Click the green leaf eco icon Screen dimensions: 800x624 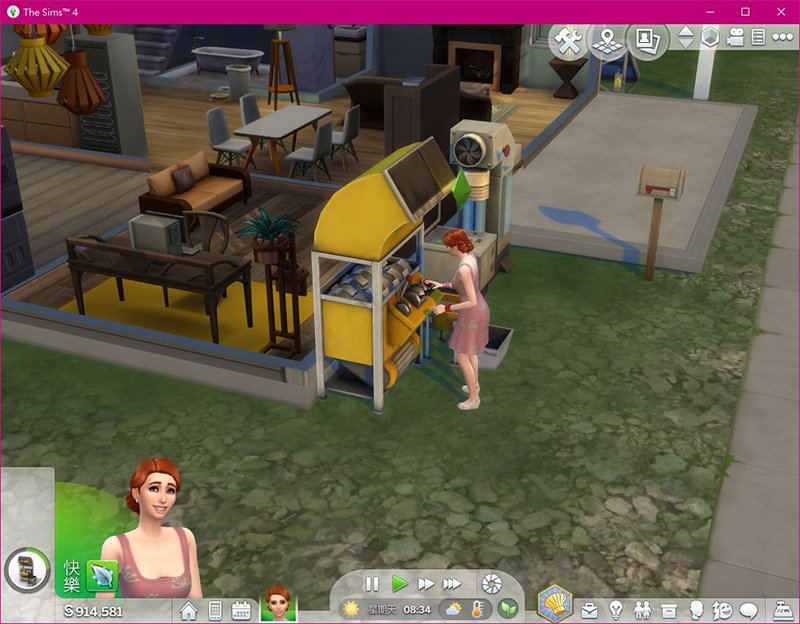coord(508,608)
